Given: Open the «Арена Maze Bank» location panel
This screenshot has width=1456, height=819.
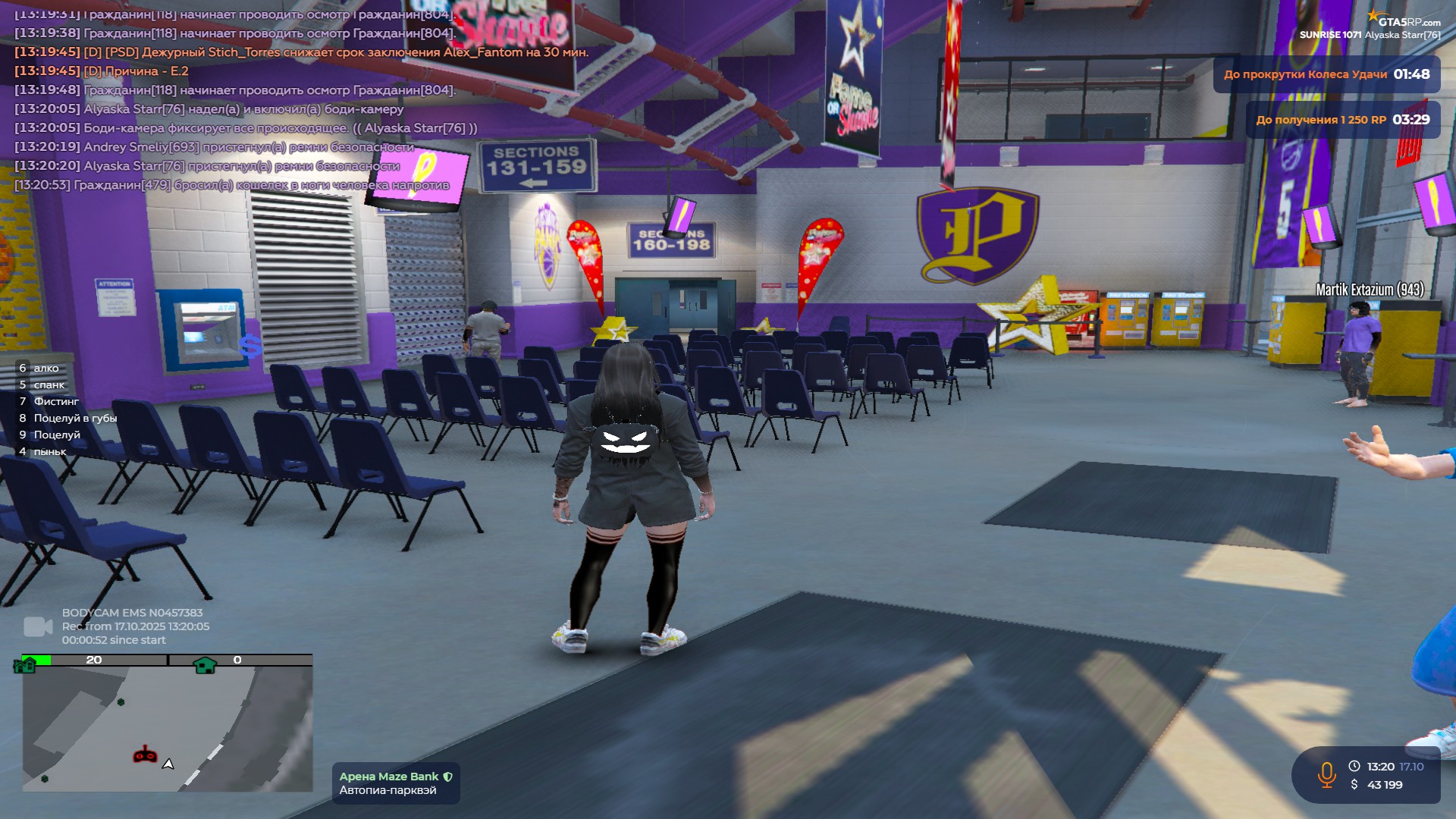Looking at the screenshot, I should (x=395, y=783).
